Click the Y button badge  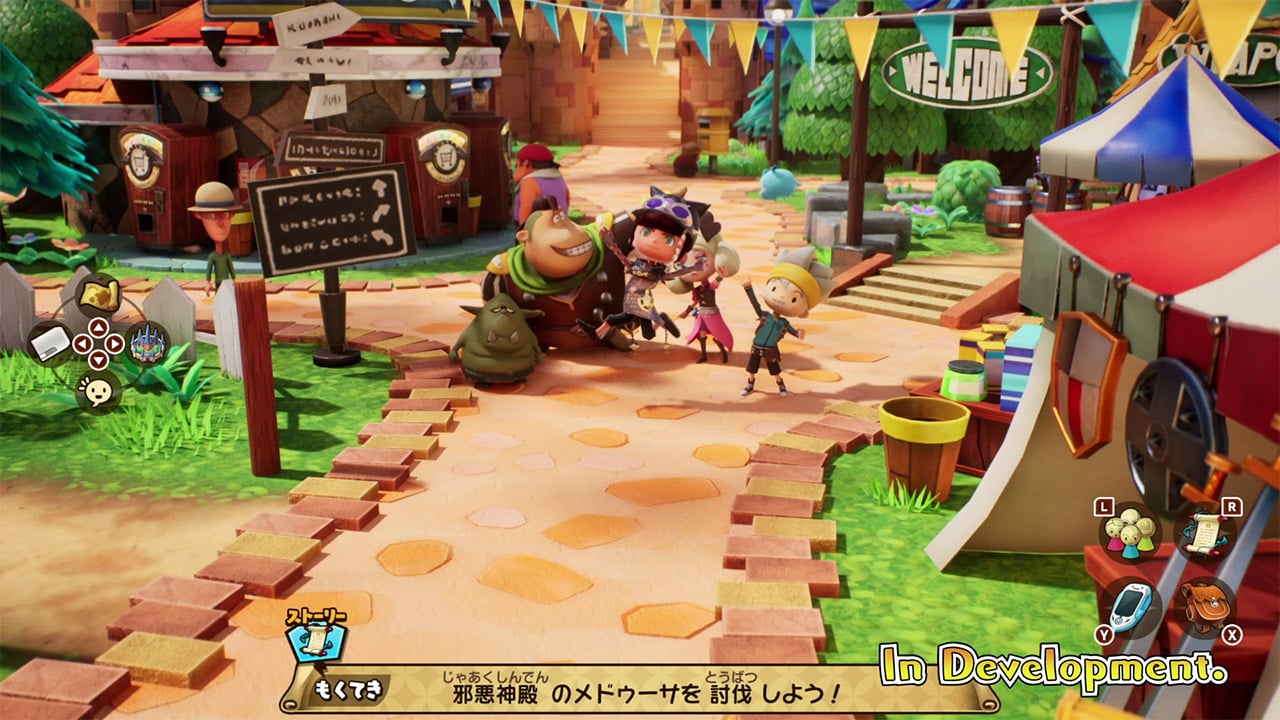click(x=1103, y=633)
